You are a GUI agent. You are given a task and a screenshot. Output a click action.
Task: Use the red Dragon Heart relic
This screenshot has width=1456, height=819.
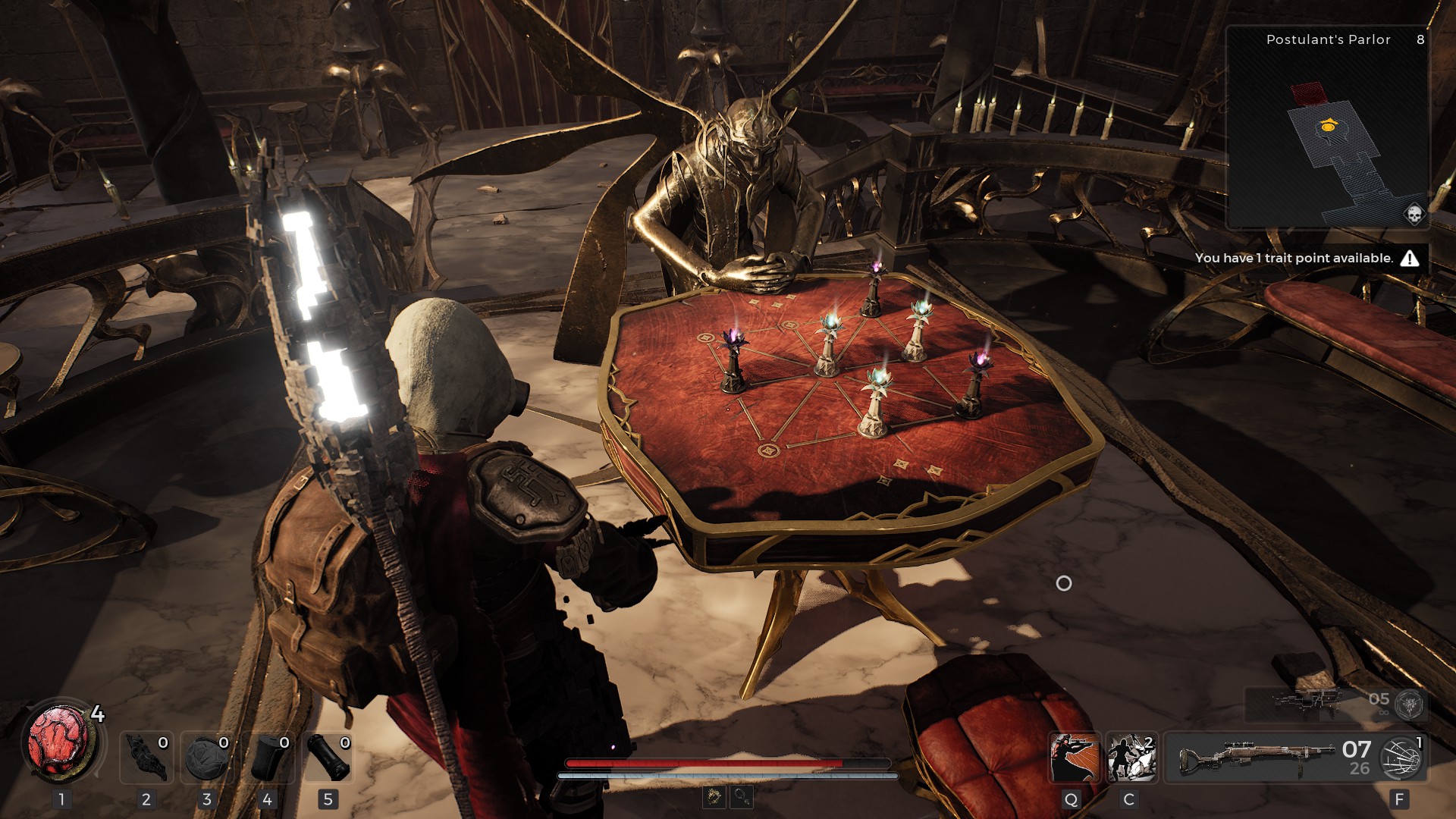coord(61,743)
